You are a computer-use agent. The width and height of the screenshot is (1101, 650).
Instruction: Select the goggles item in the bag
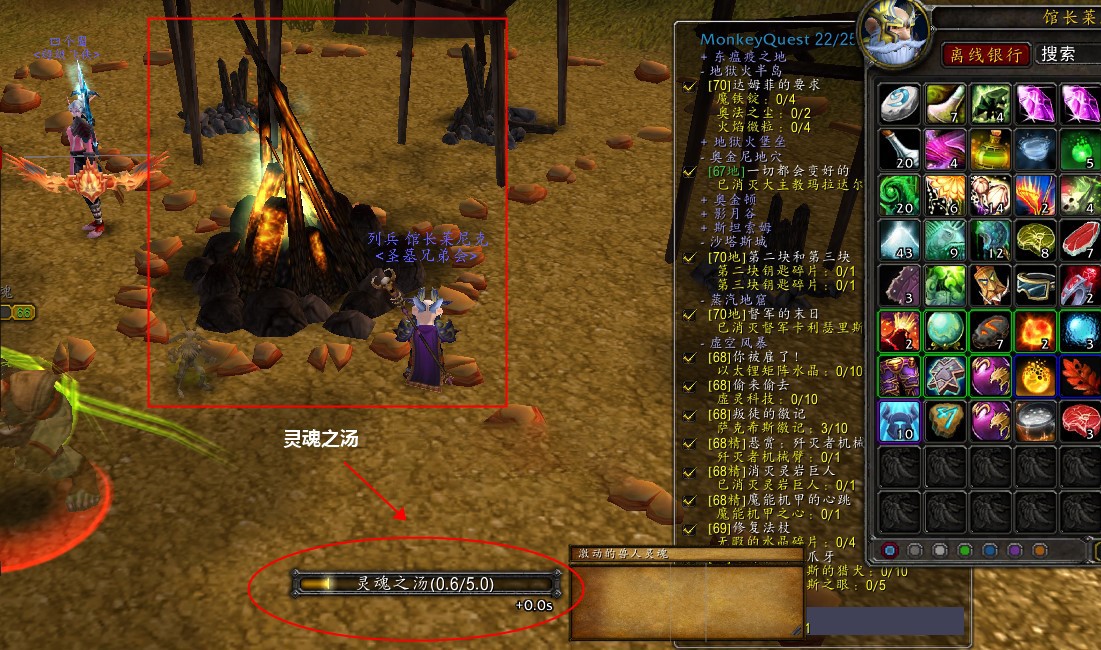(x=1036, y=286)
